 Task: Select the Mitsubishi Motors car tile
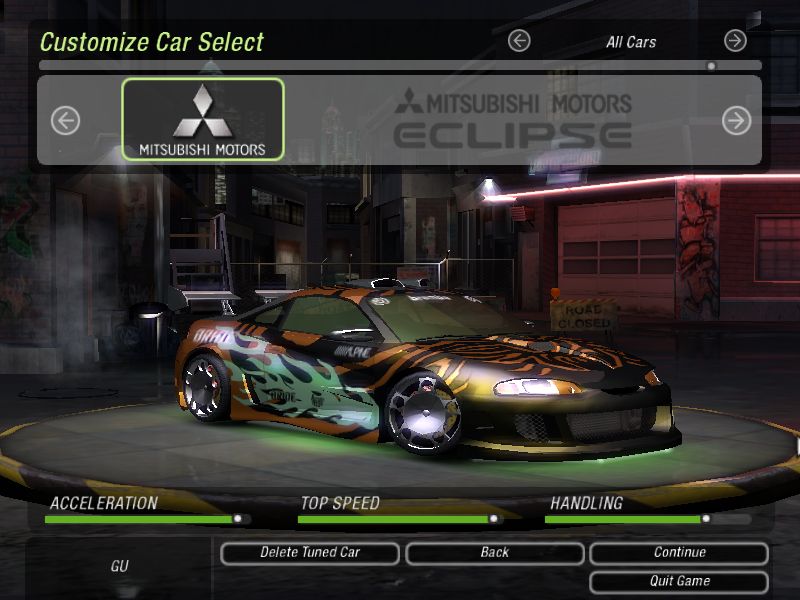click(x=203, y=120)
